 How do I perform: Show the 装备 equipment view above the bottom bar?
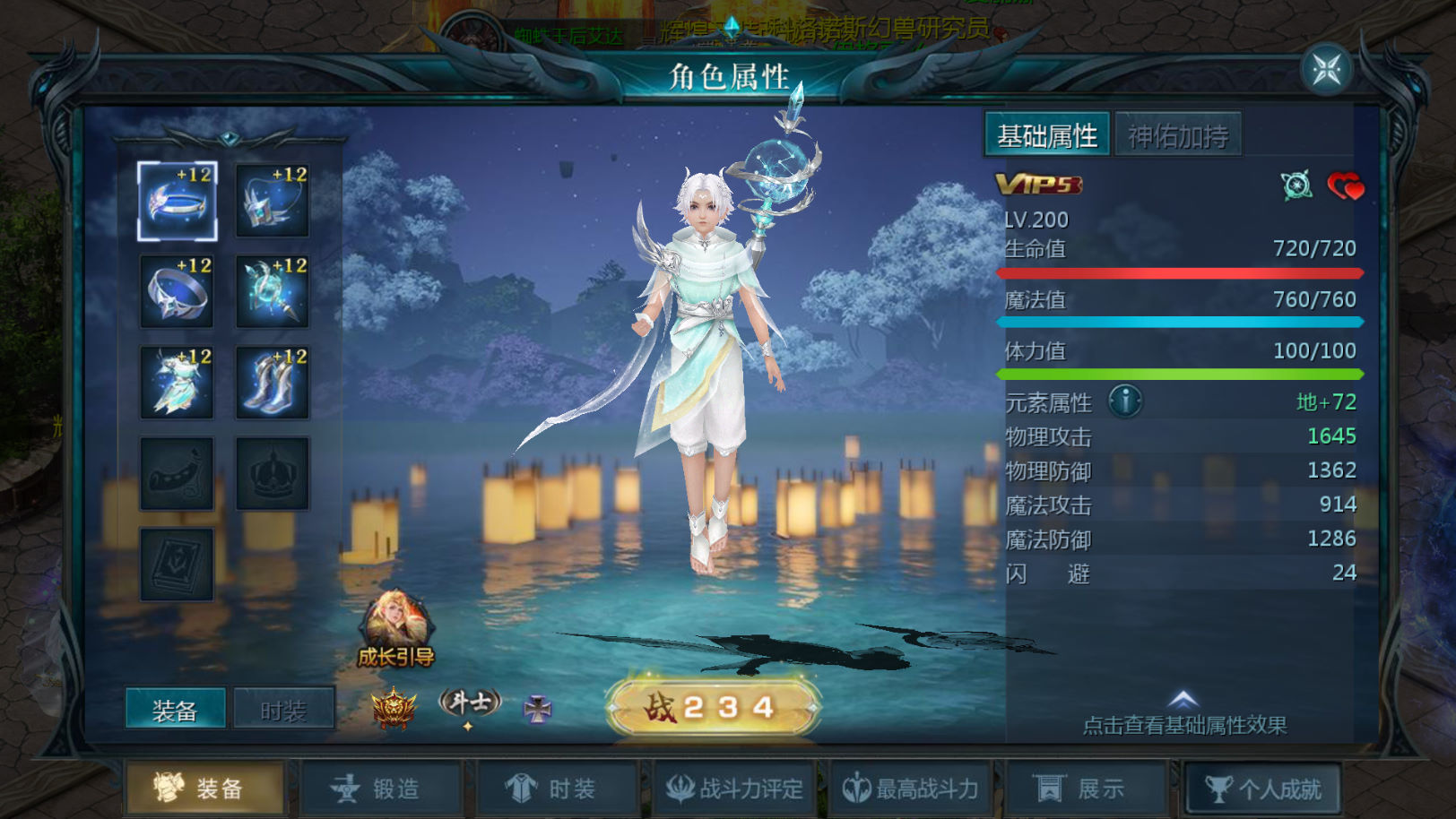point(175,711)
